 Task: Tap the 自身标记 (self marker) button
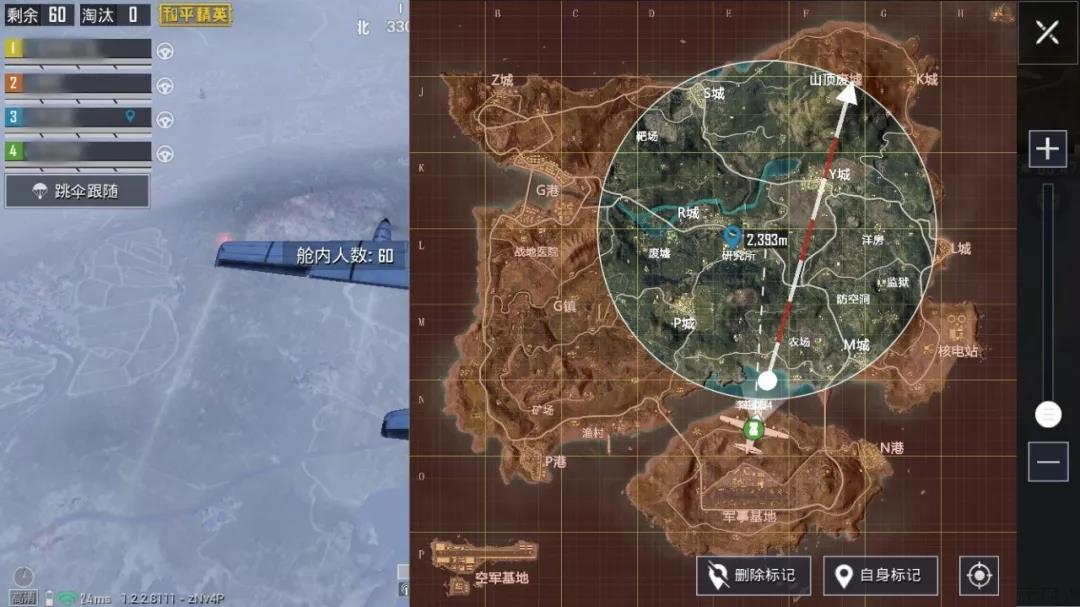point(880,575)
